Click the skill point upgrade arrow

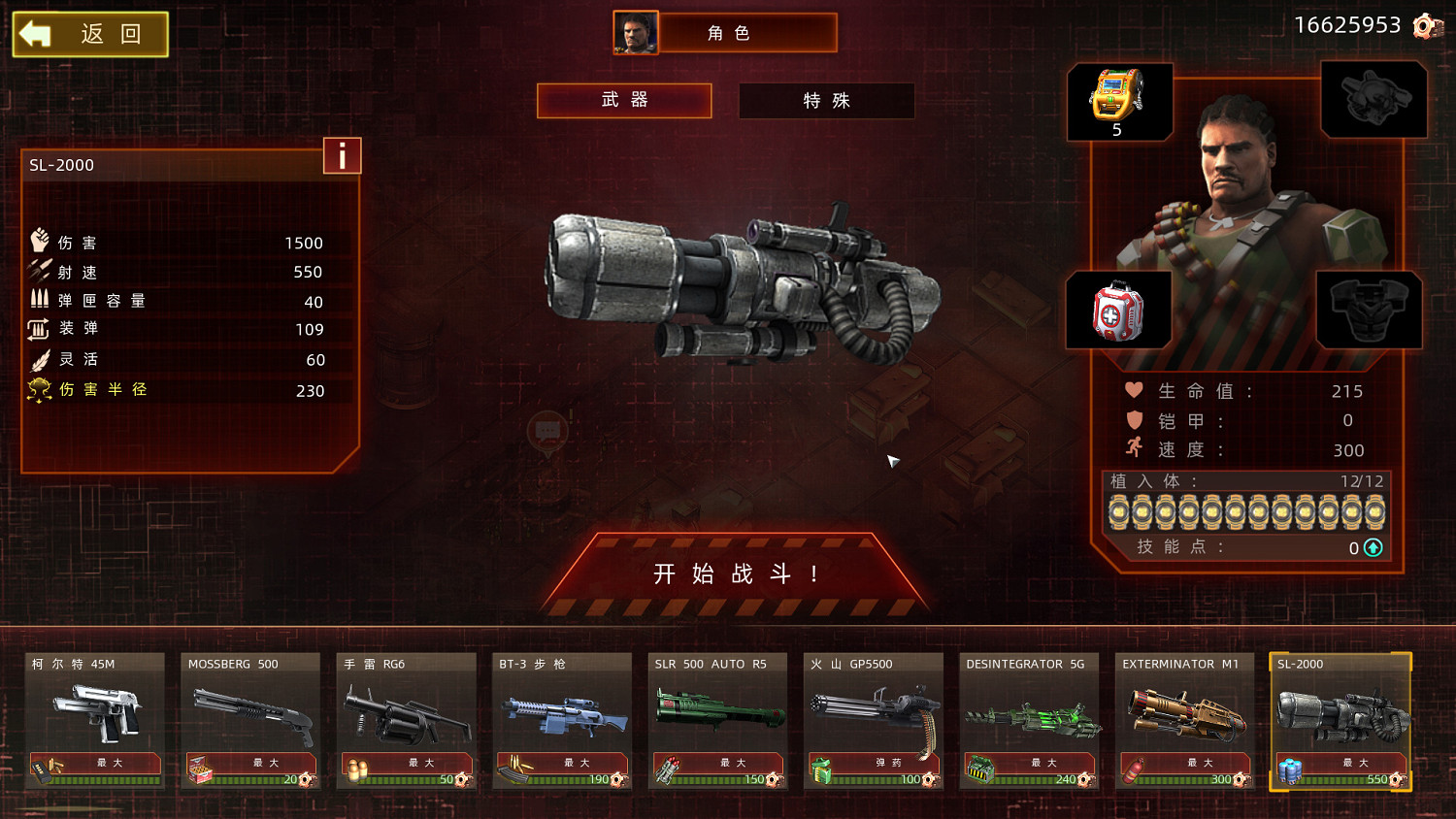point(1373,548)
